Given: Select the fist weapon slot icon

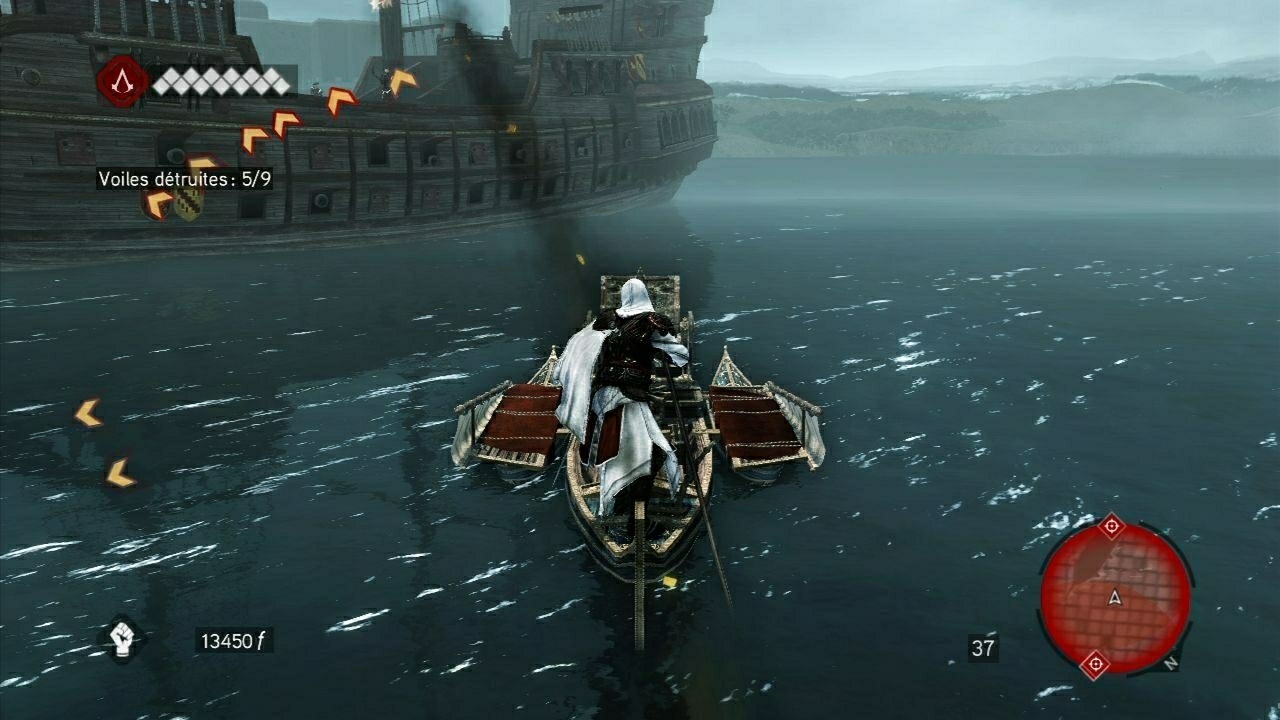Looking at the screenshot, I should pos(120,641).
